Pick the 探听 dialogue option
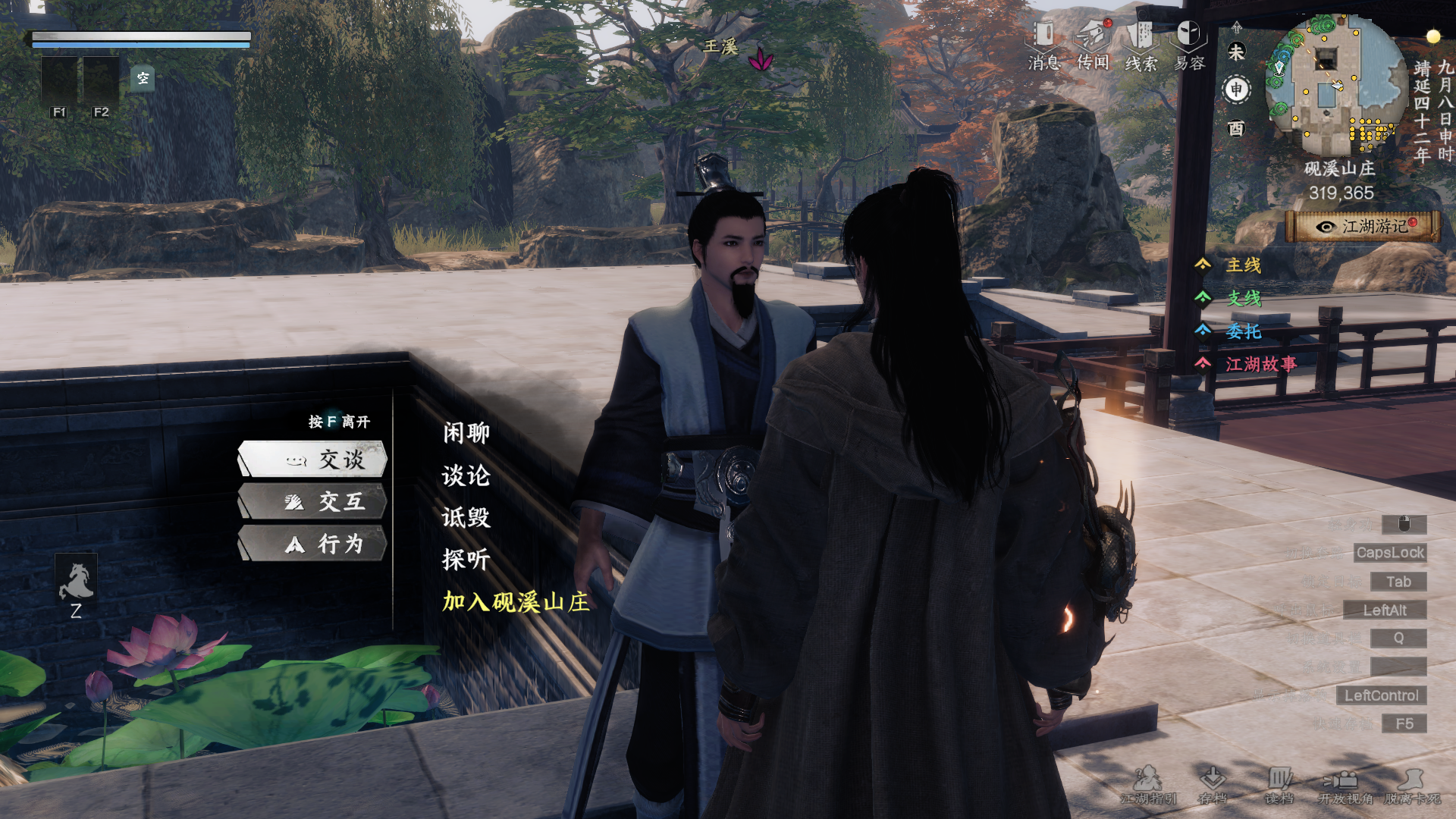The image size is (1456, 819). (466, 560)
